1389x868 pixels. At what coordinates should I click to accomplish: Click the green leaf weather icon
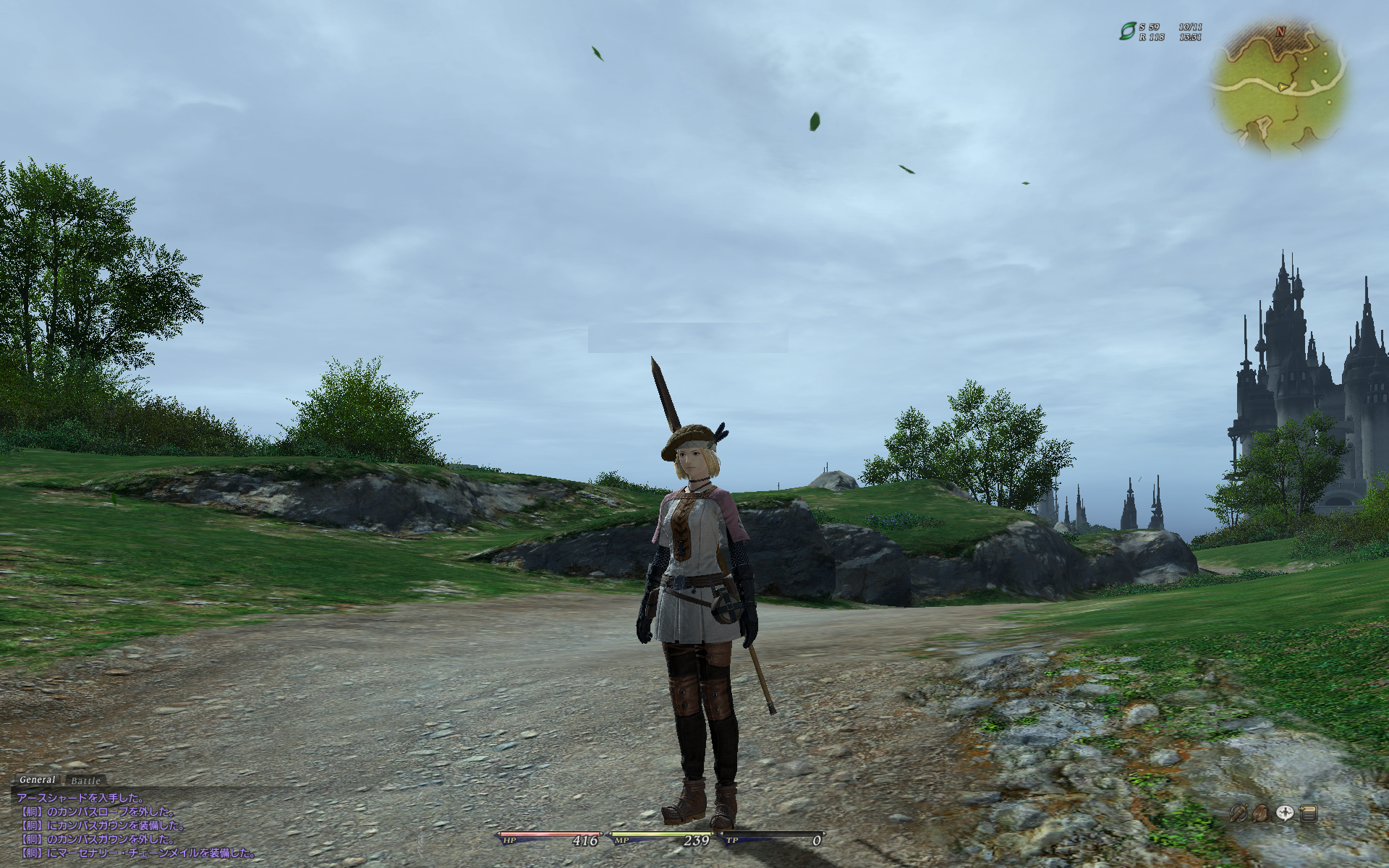click(x=1127, y=31)
